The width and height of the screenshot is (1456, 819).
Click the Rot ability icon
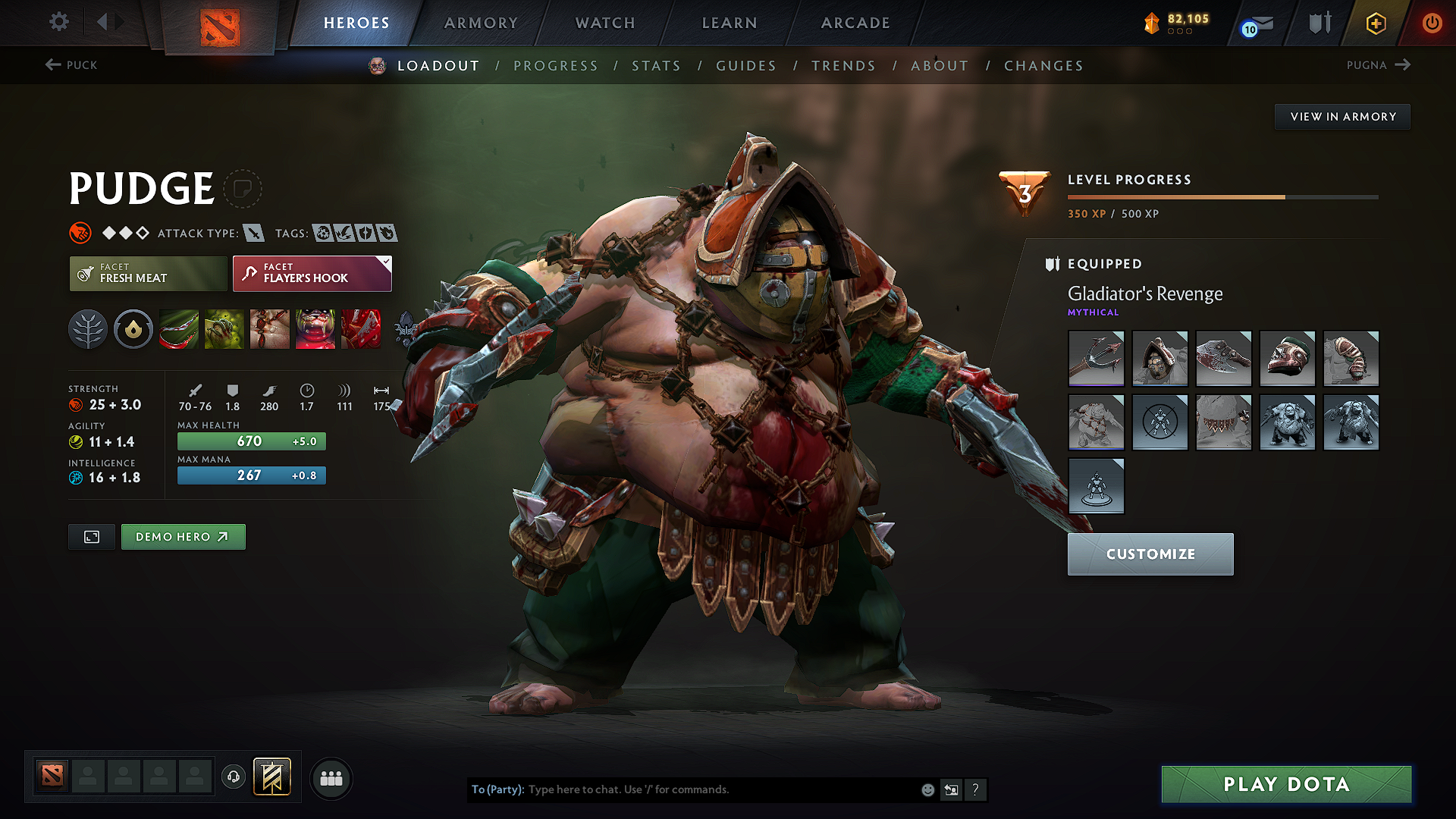(x=224, y=329)
